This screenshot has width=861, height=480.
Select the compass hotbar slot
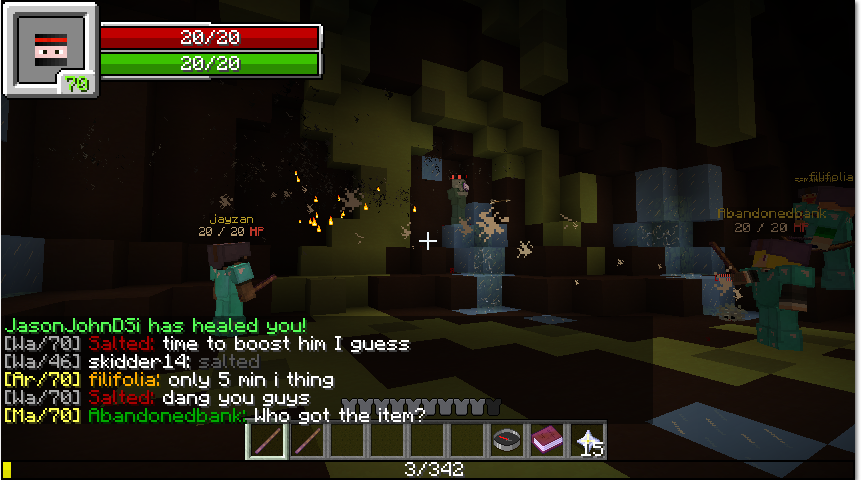pos(506,441)
